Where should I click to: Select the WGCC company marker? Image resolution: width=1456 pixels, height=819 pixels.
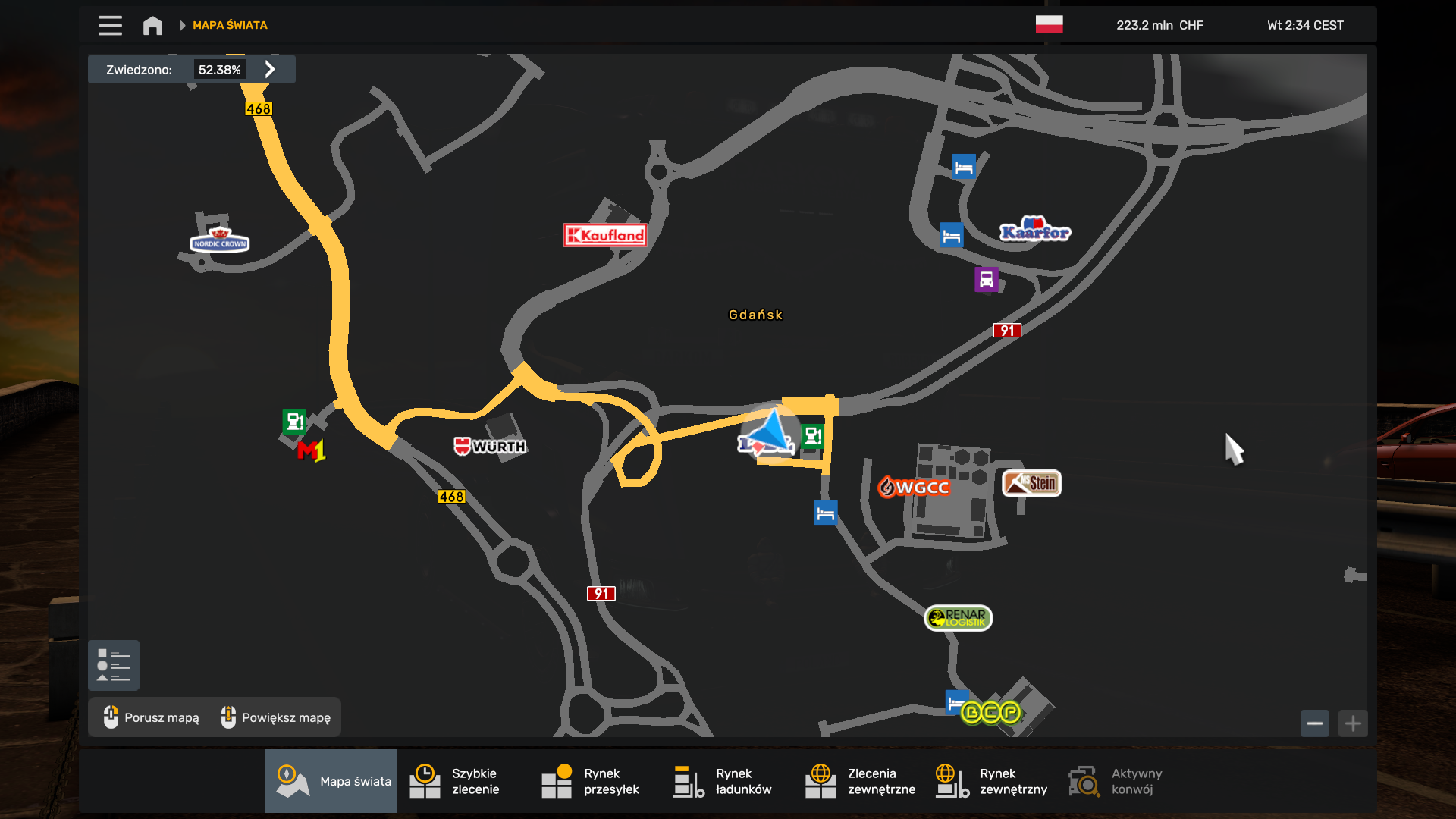point(914,487)
